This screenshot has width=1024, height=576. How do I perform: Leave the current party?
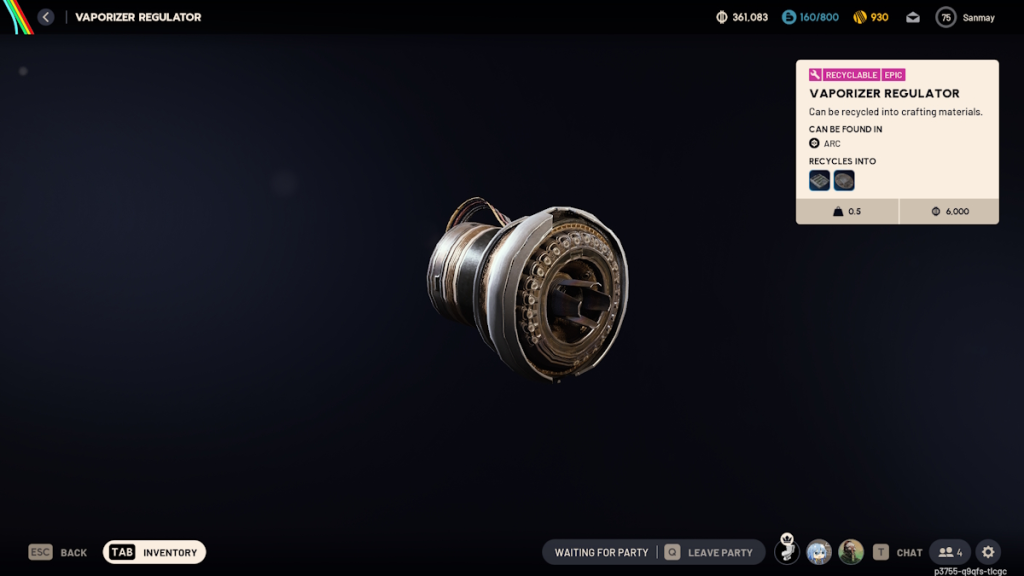coord(709,552)
